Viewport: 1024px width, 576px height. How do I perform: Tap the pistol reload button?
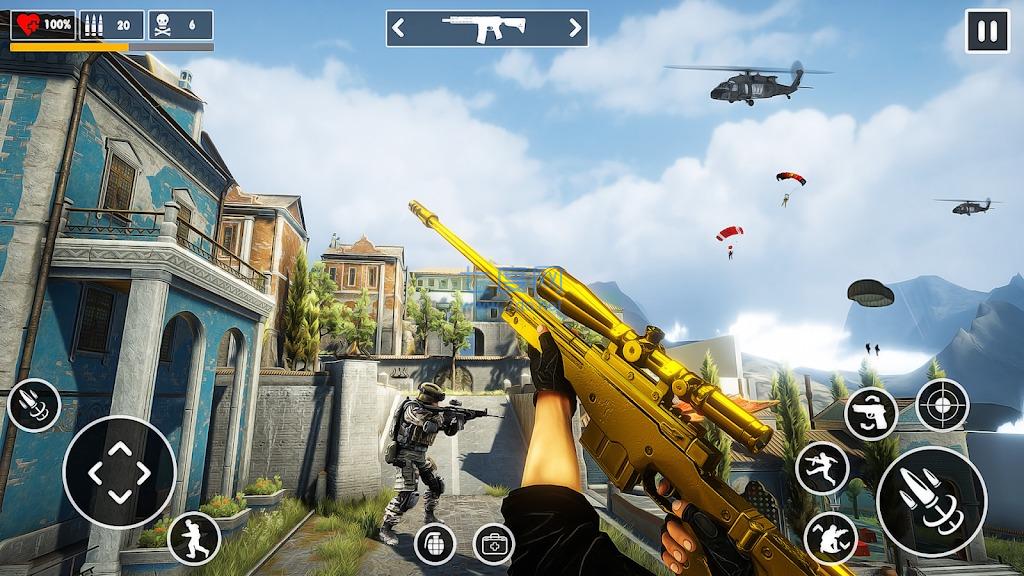coord(871,414)
